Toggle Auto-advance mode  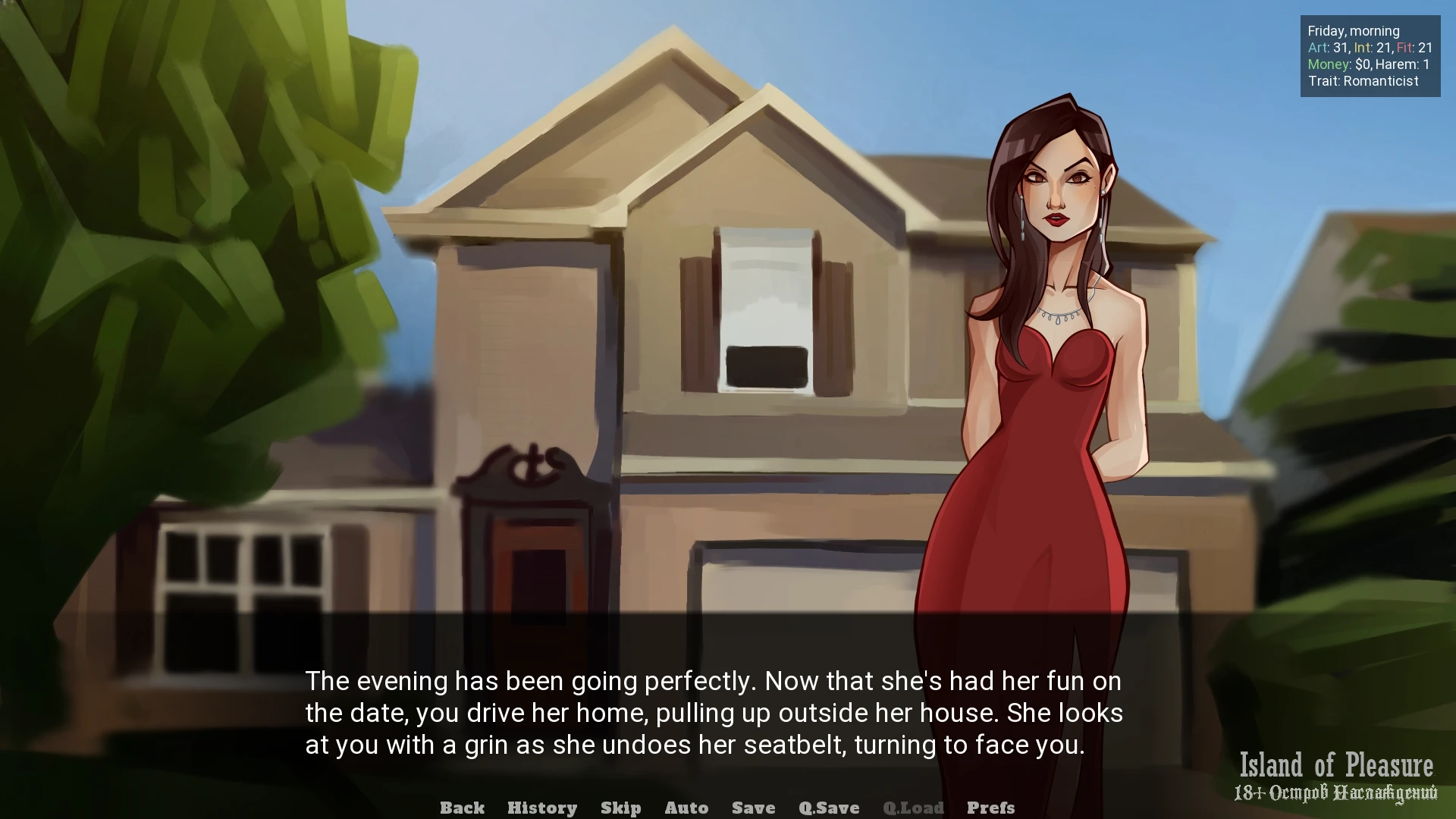[686, 808]
